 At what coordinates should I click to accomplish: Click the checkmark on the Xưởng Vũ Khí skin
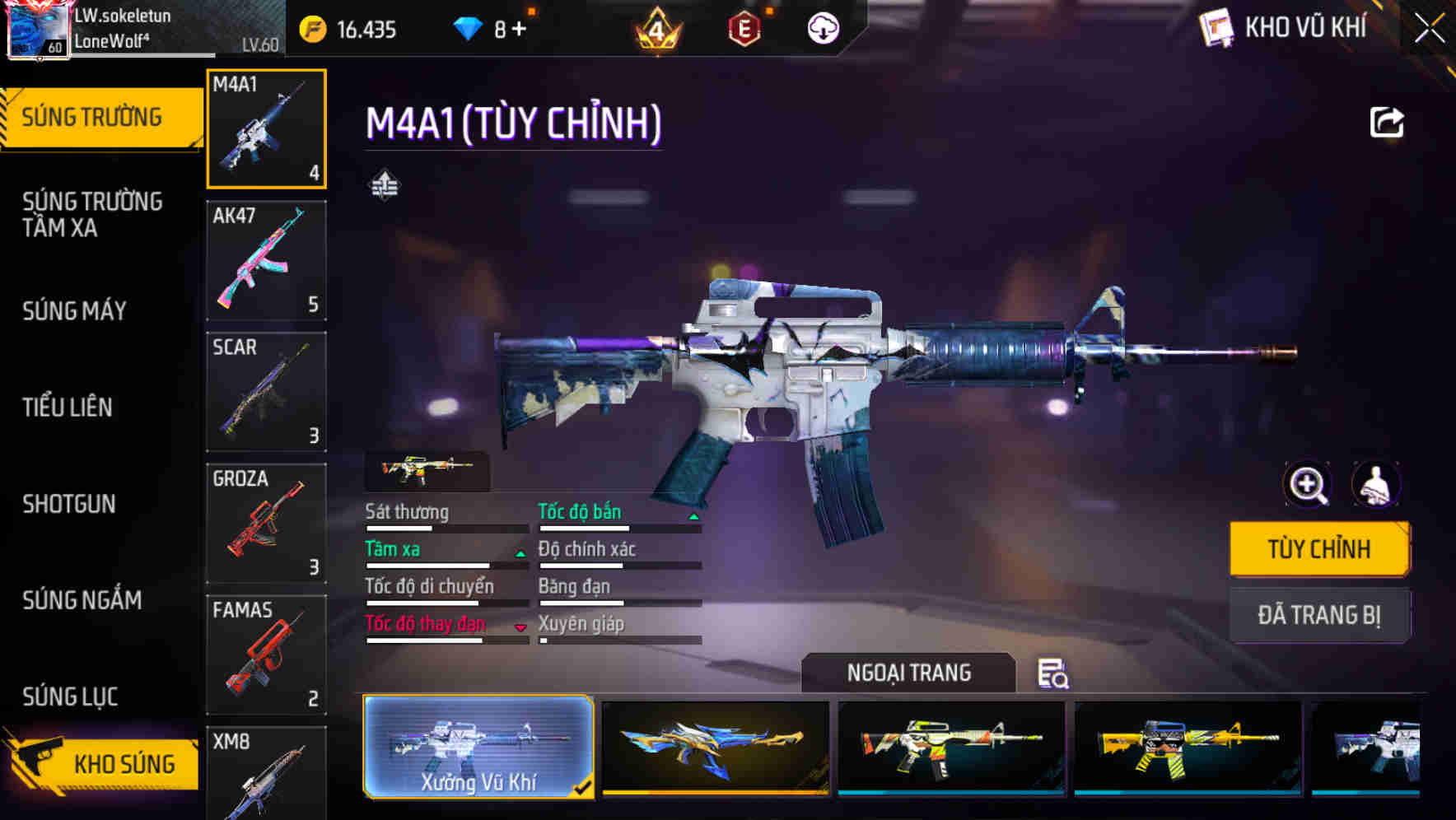pos(584,787)
